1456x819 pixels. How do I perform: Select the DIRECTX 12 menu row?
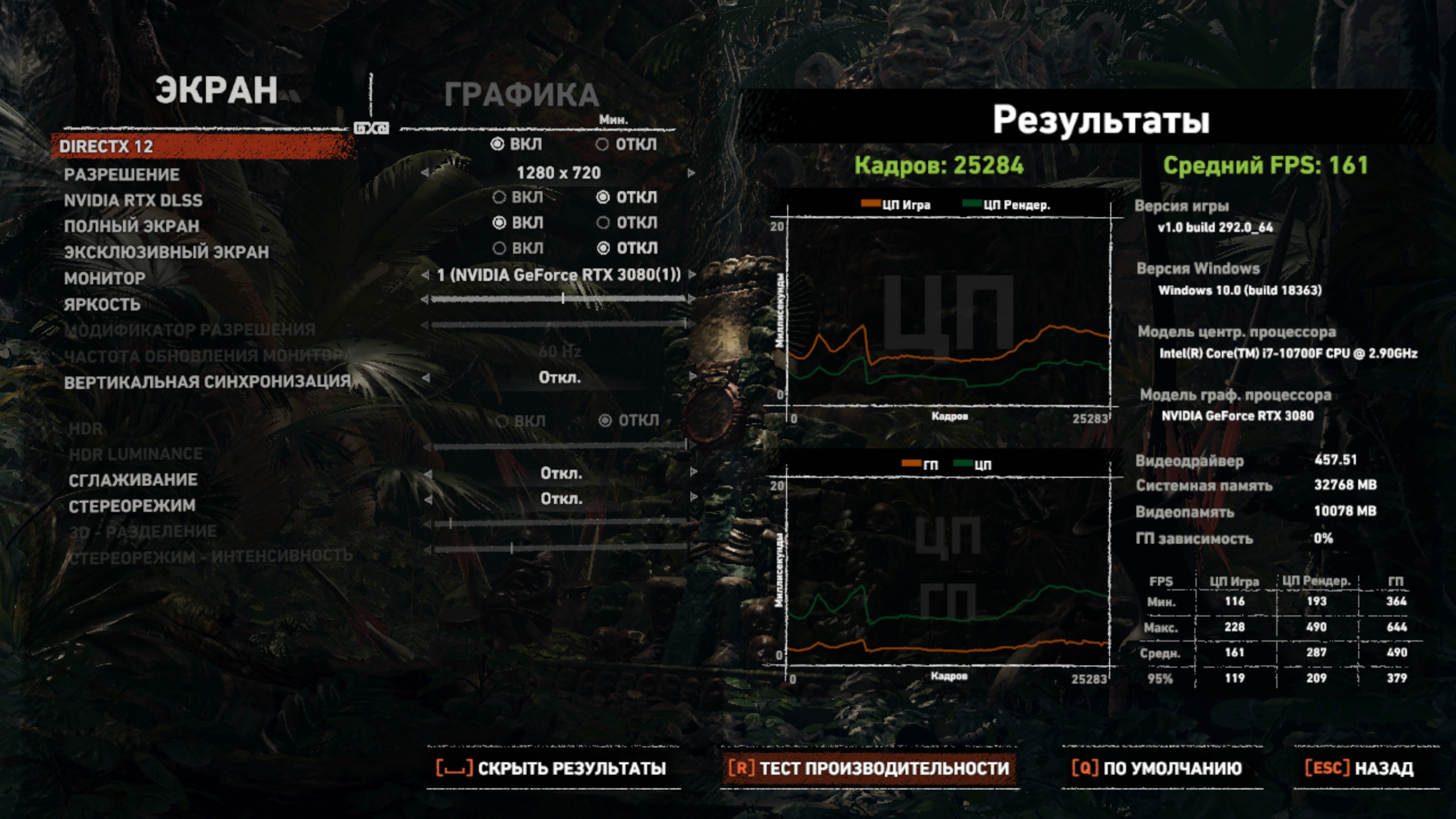point(106,147)
